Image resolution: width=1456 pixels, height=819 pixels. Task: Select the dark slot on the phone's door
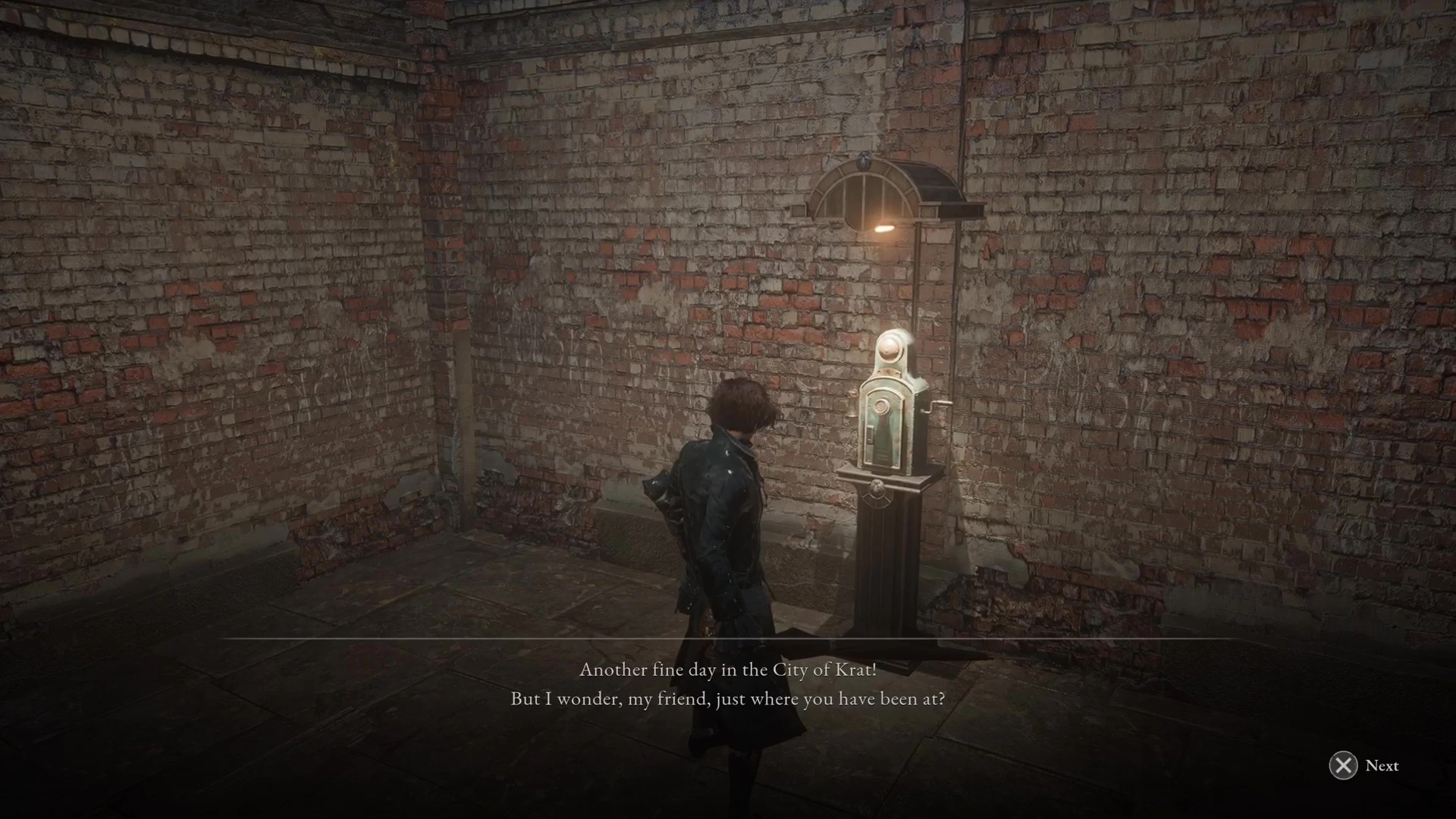(871, 434)
